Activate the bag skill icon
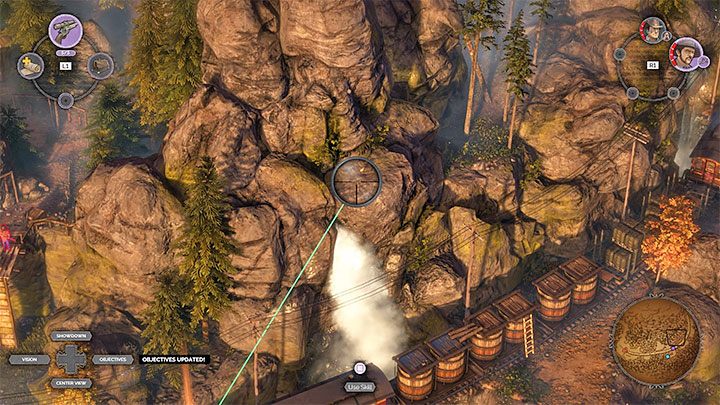The image size is (720, 405). pos(101,65)
